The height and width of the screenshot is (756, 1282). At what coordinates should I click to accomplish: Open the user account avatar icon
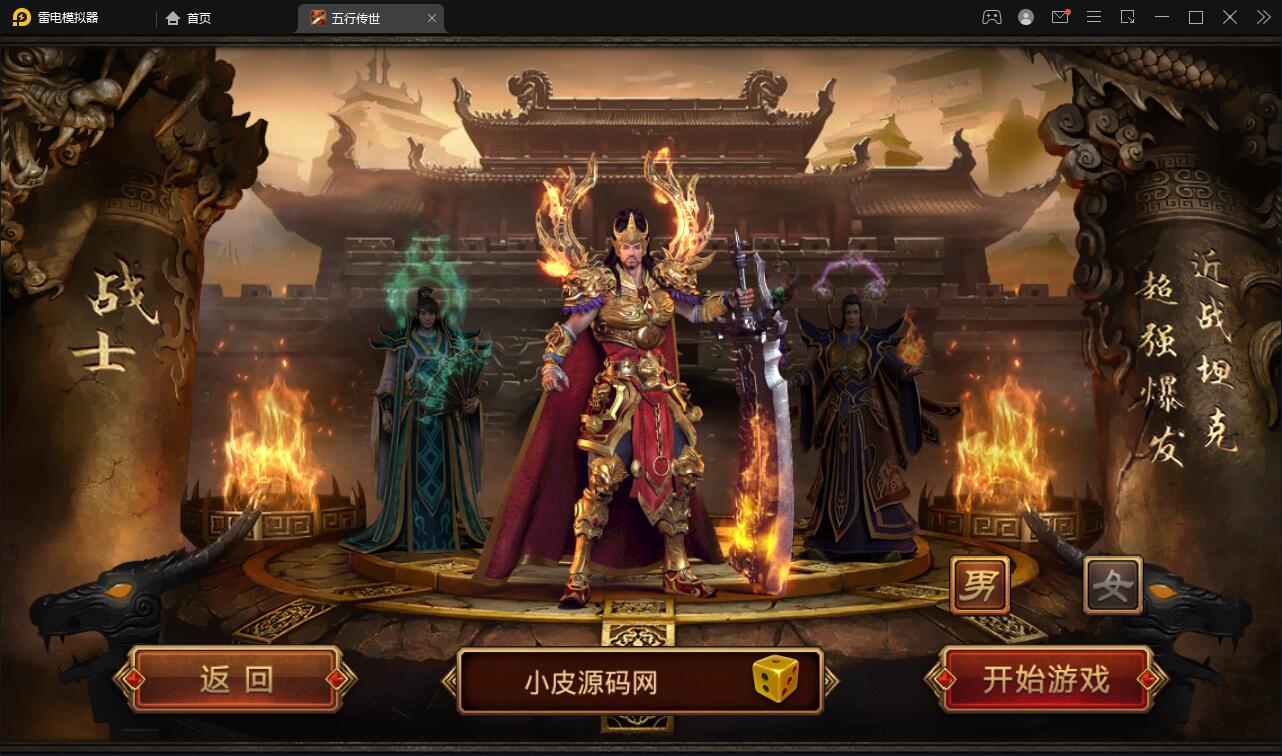(1026, 17)
